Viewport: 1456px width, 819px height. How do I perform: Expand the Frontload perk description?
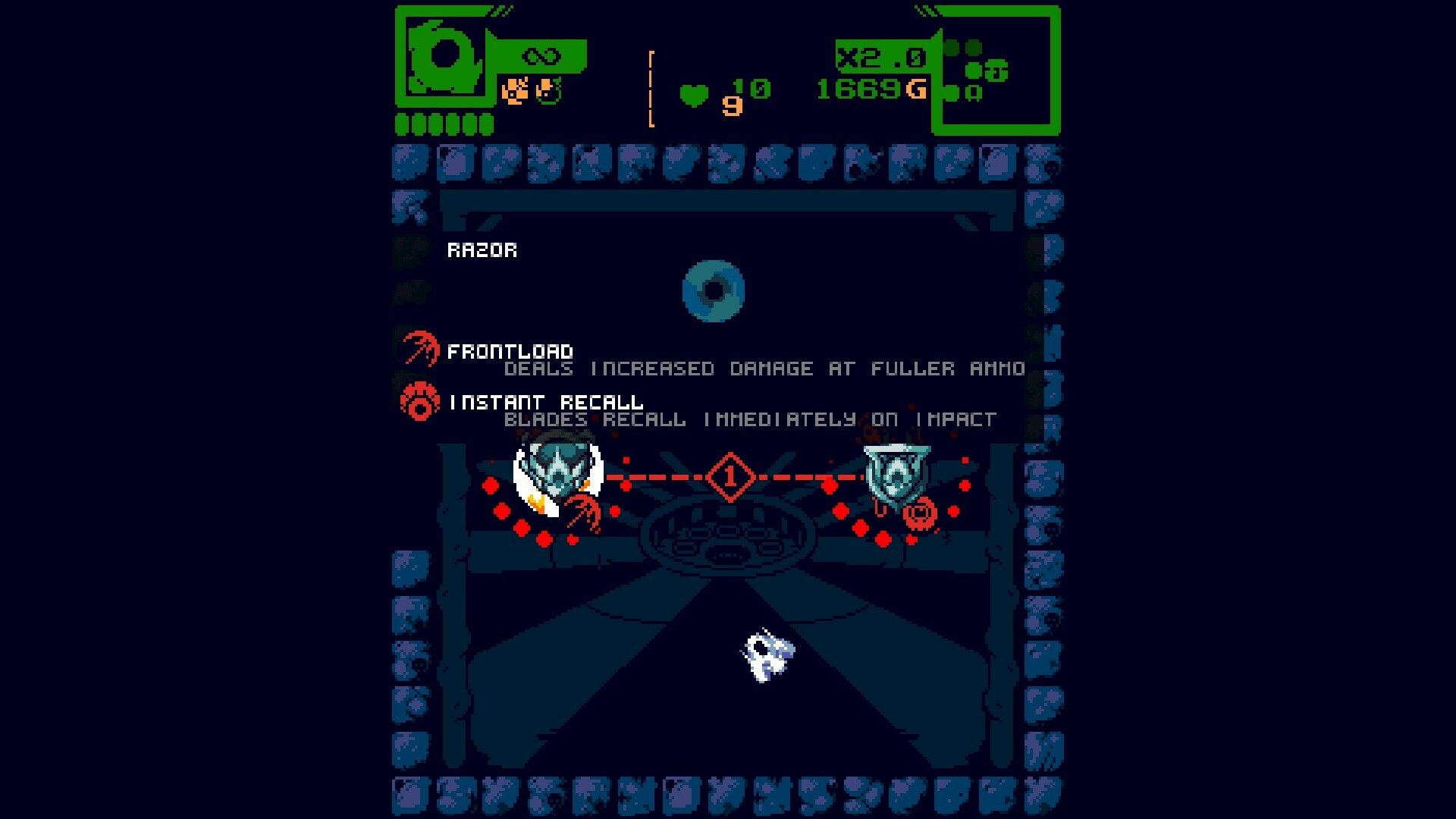coord(764,369)
